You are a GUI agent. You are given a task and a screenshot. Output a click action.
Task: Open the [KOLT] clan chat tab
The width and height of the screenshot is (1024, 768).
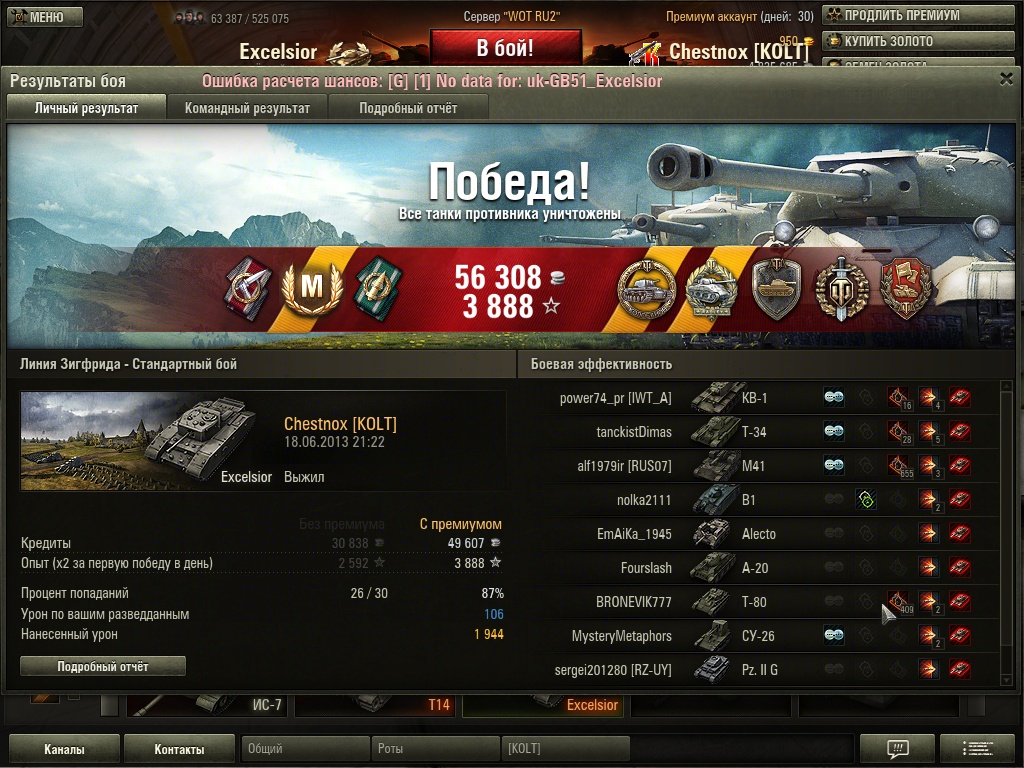pos(564,749)
